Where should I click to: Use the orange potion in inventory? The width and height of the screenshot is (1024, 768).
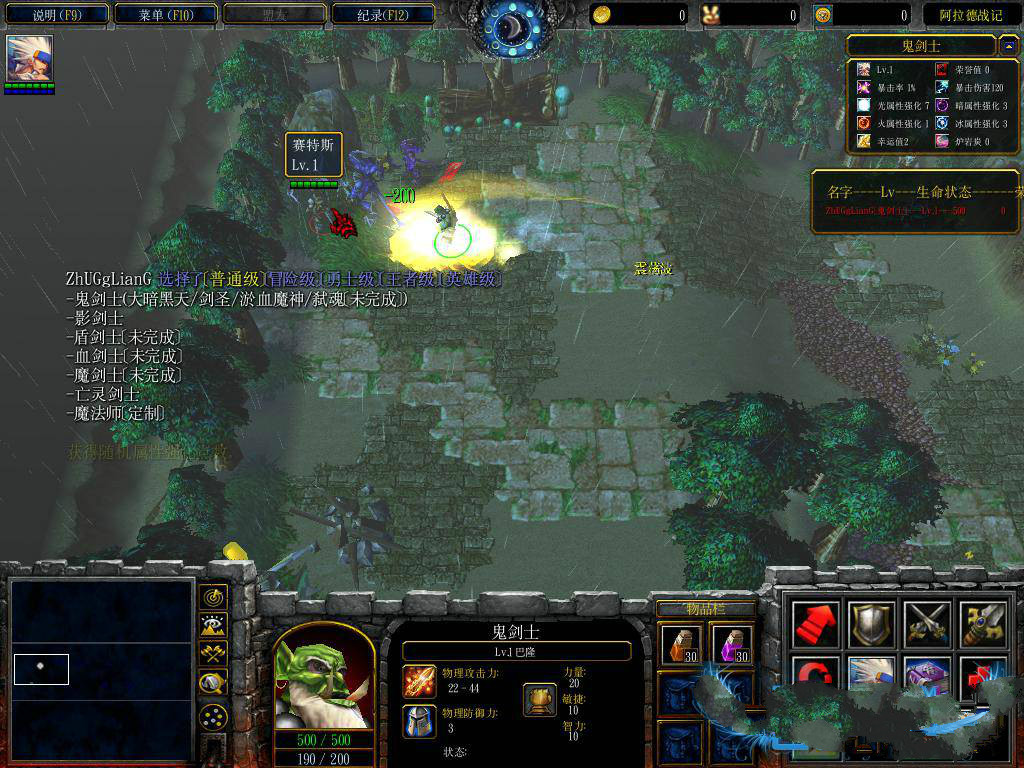click(679, 644)
